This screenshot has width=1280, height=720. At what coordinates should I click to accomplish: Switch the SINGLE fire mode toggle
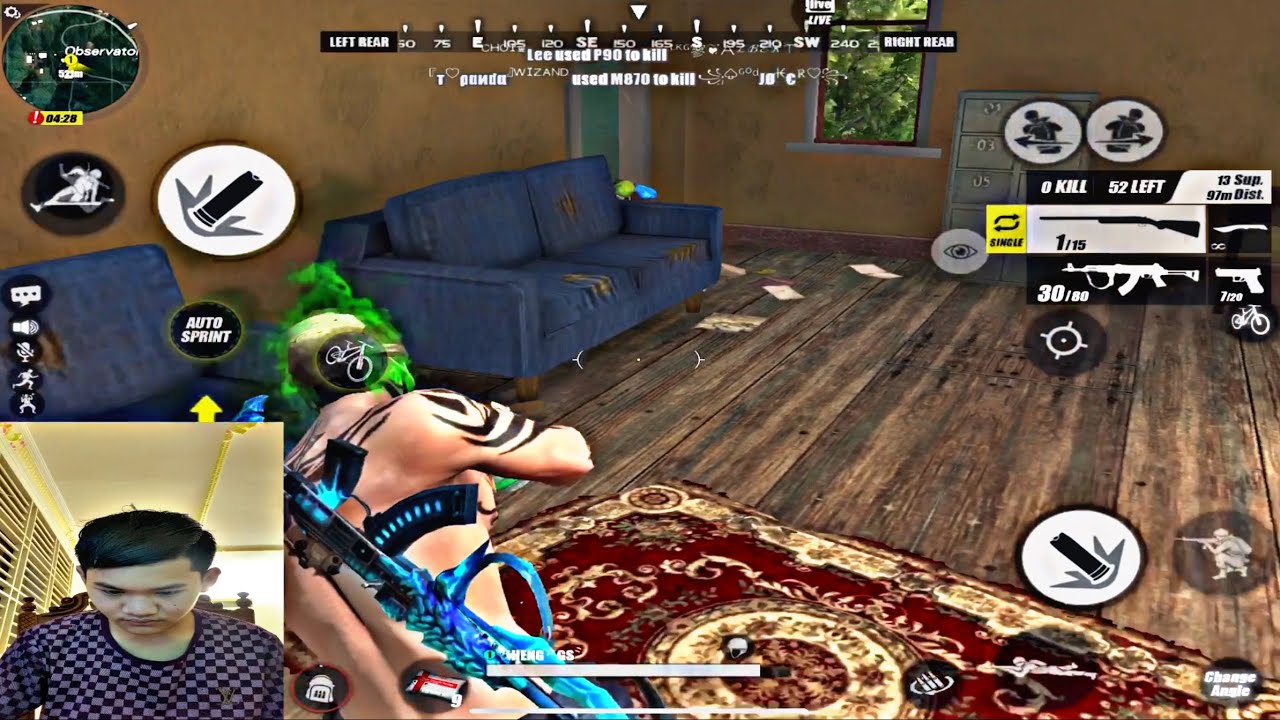tap(1005, 229)
